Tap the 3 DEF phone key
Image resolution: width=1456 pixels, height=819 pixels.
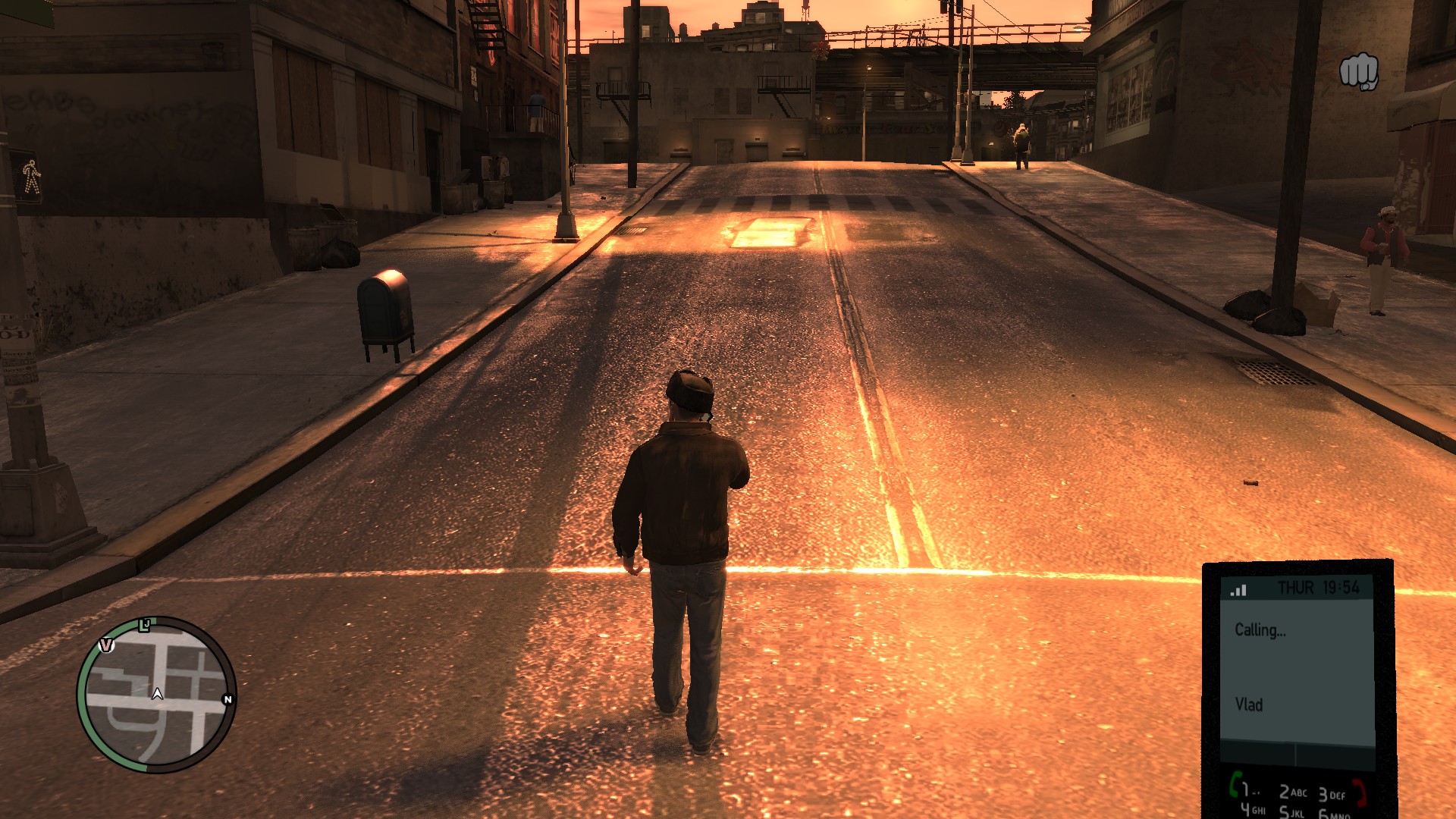(x=1331, y=795)
